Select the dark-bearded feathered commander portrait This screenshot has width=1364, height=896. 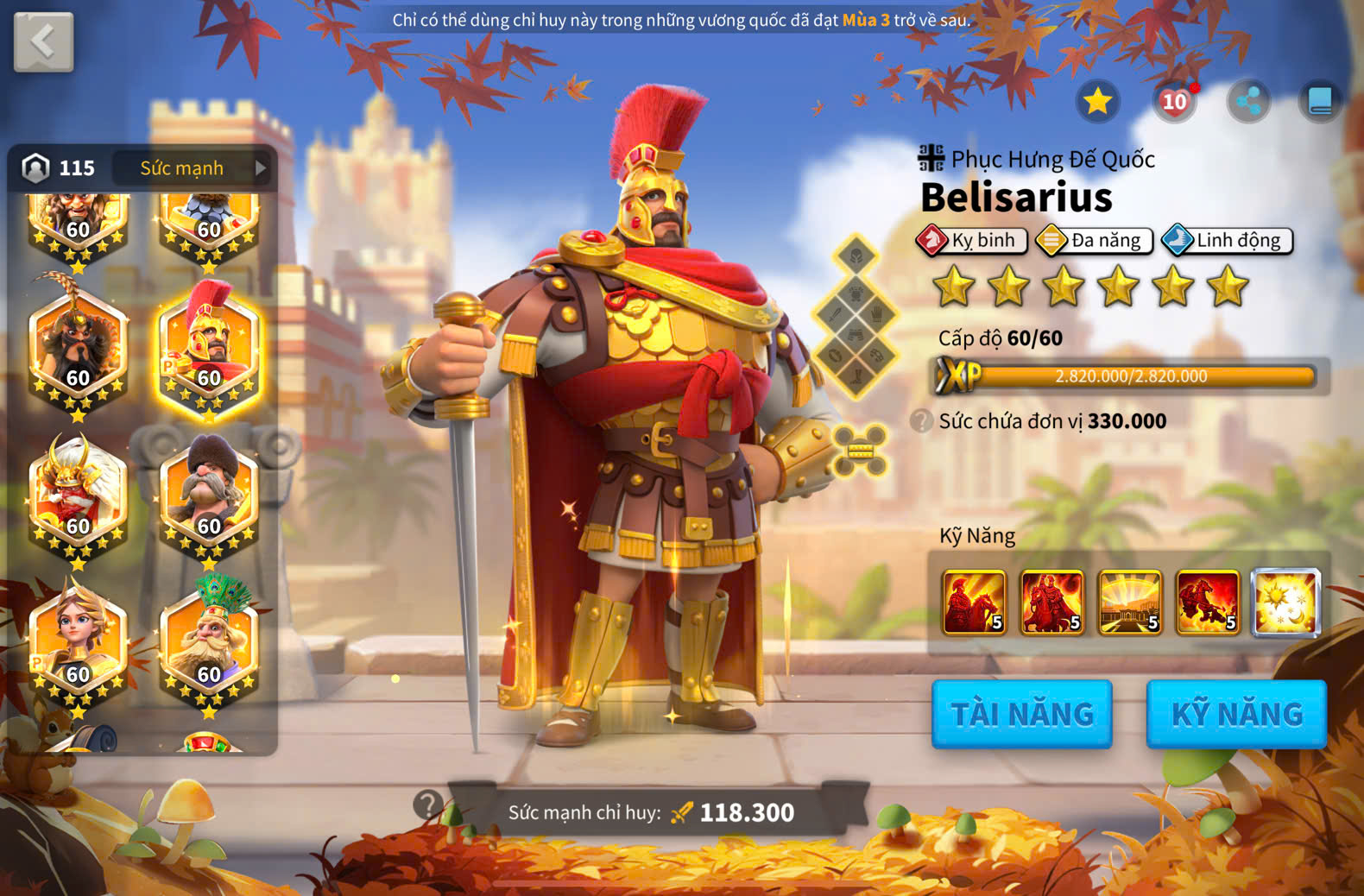[x=78, y=349]
